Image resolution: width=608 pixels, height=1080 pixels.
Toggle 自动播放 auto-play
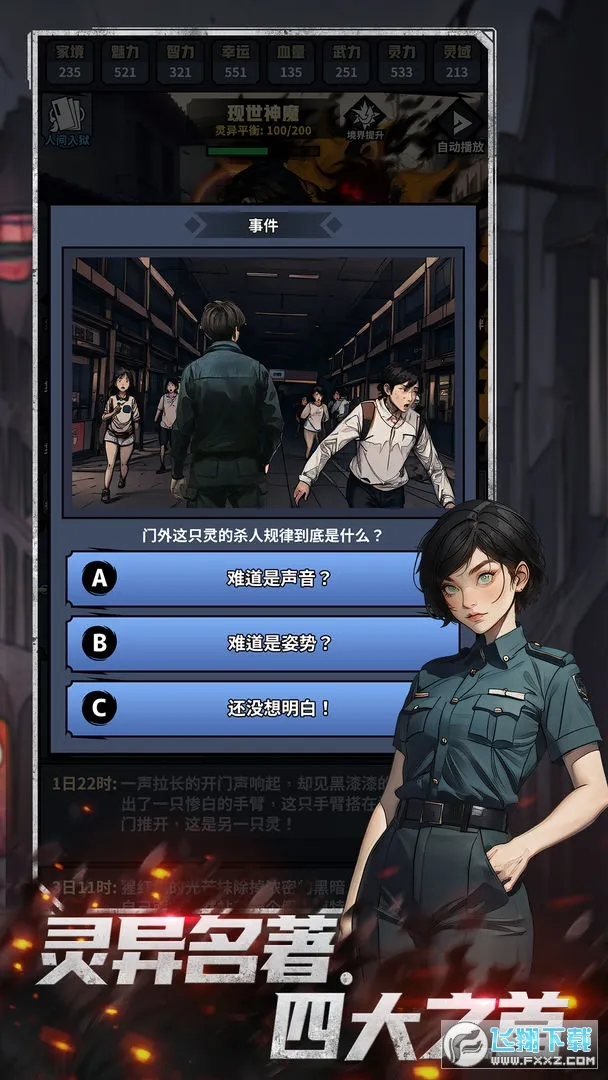(460, 127)
